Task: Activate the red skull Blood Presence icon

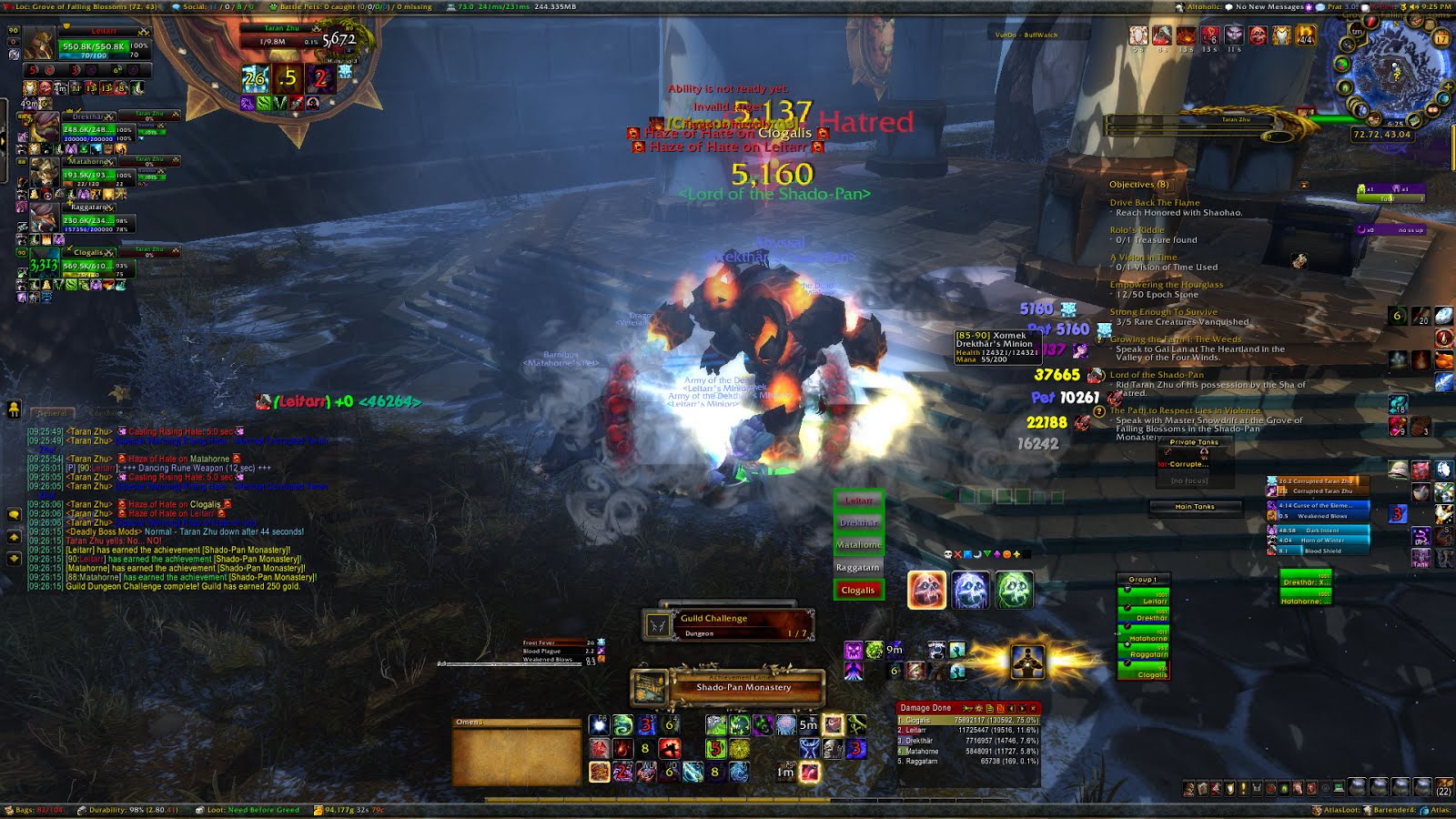Action: tap(926, 590)
